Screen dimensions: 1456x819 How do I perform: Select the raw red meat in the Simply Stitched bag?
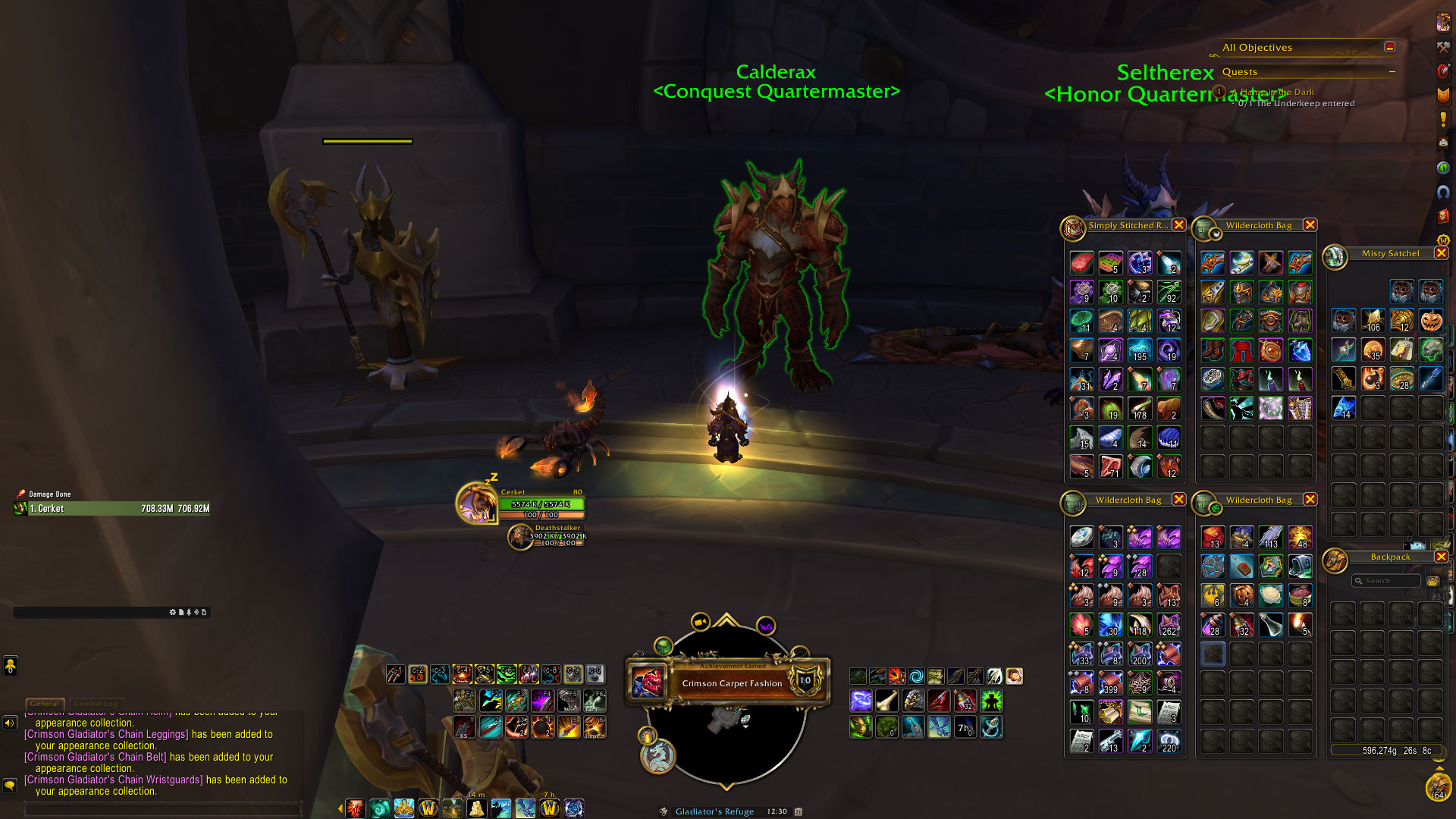[1082, 263]
